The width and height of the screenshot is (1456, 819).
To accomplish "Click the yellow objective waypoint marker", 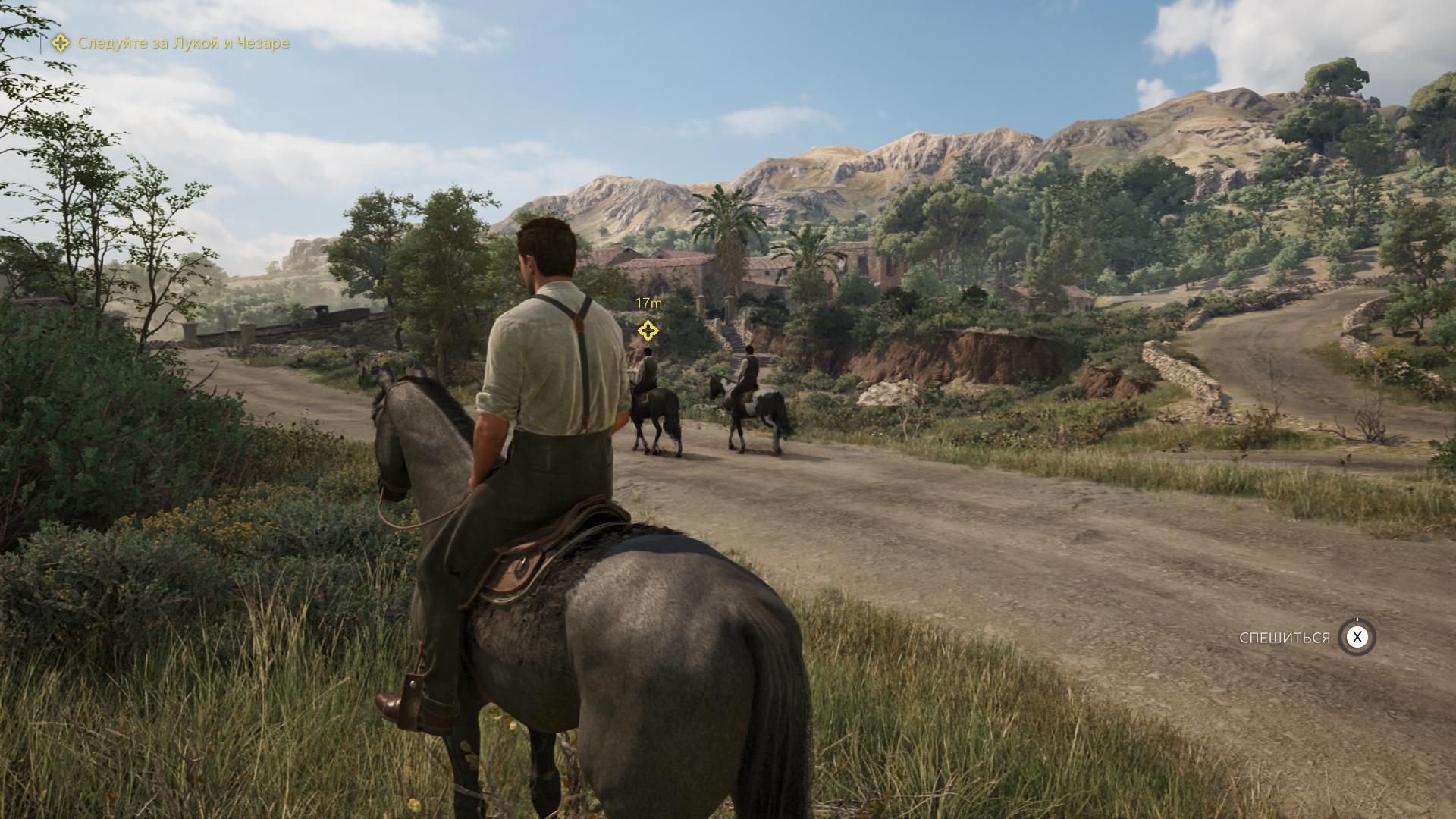I will [648, 331].
